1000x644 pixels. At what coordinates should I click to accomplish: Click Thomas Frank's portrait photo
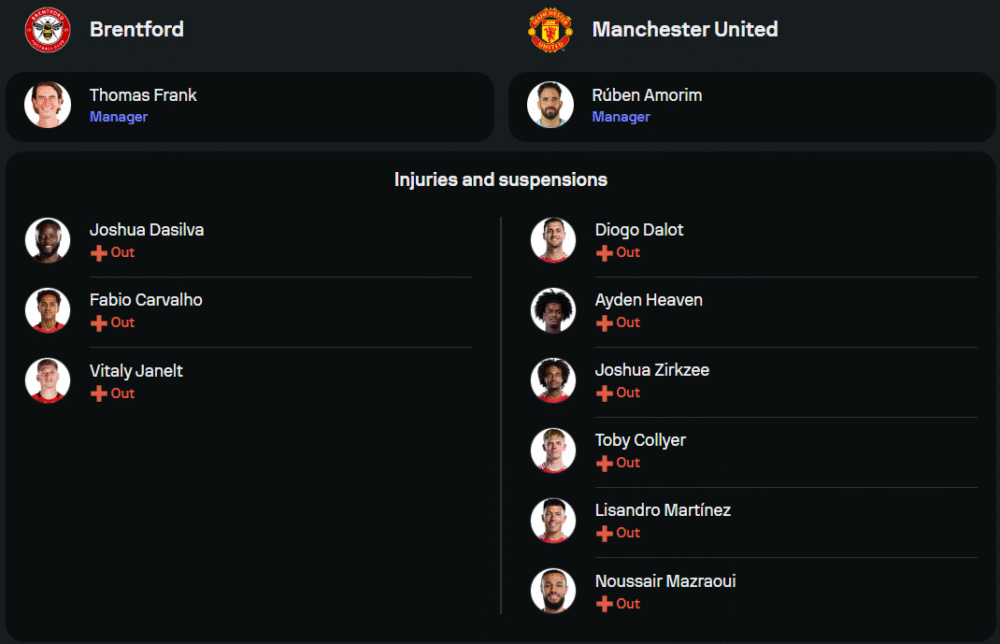coord(48,105)
